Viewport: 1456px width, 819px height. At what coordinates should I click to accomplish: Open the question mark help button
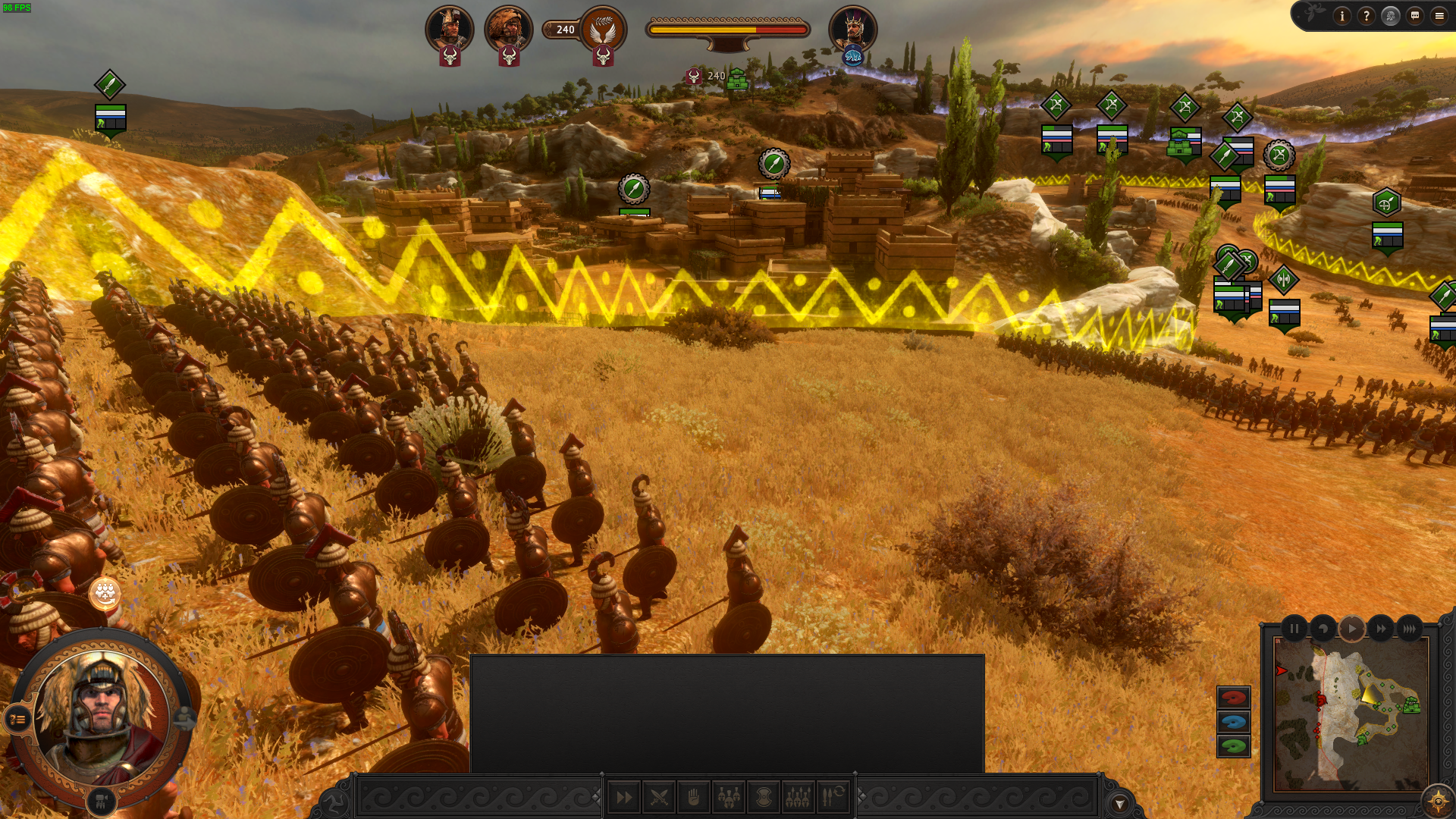1366,16
